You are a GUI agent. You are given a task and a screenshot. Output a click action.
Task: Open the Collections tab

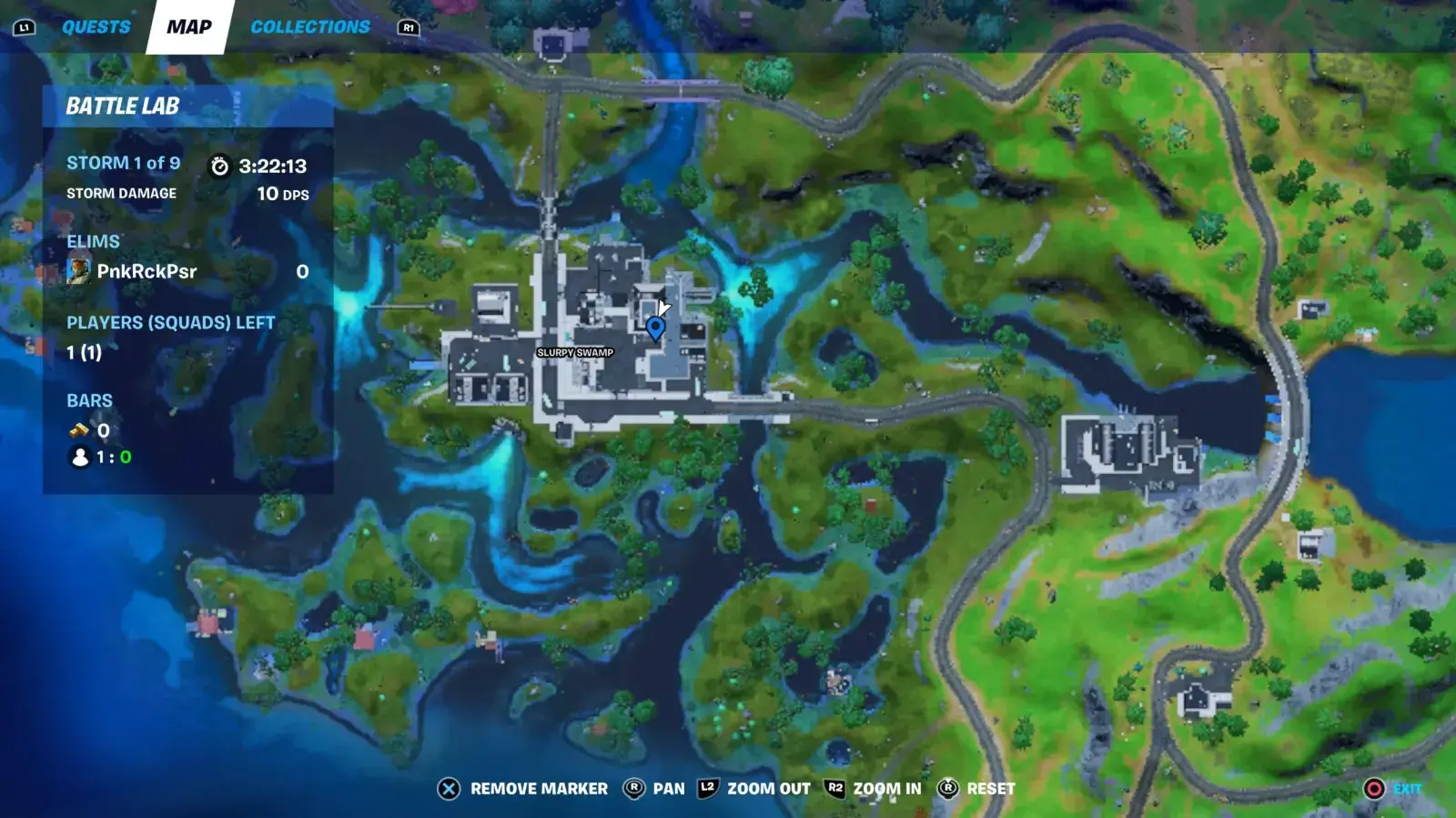point(310,27)
